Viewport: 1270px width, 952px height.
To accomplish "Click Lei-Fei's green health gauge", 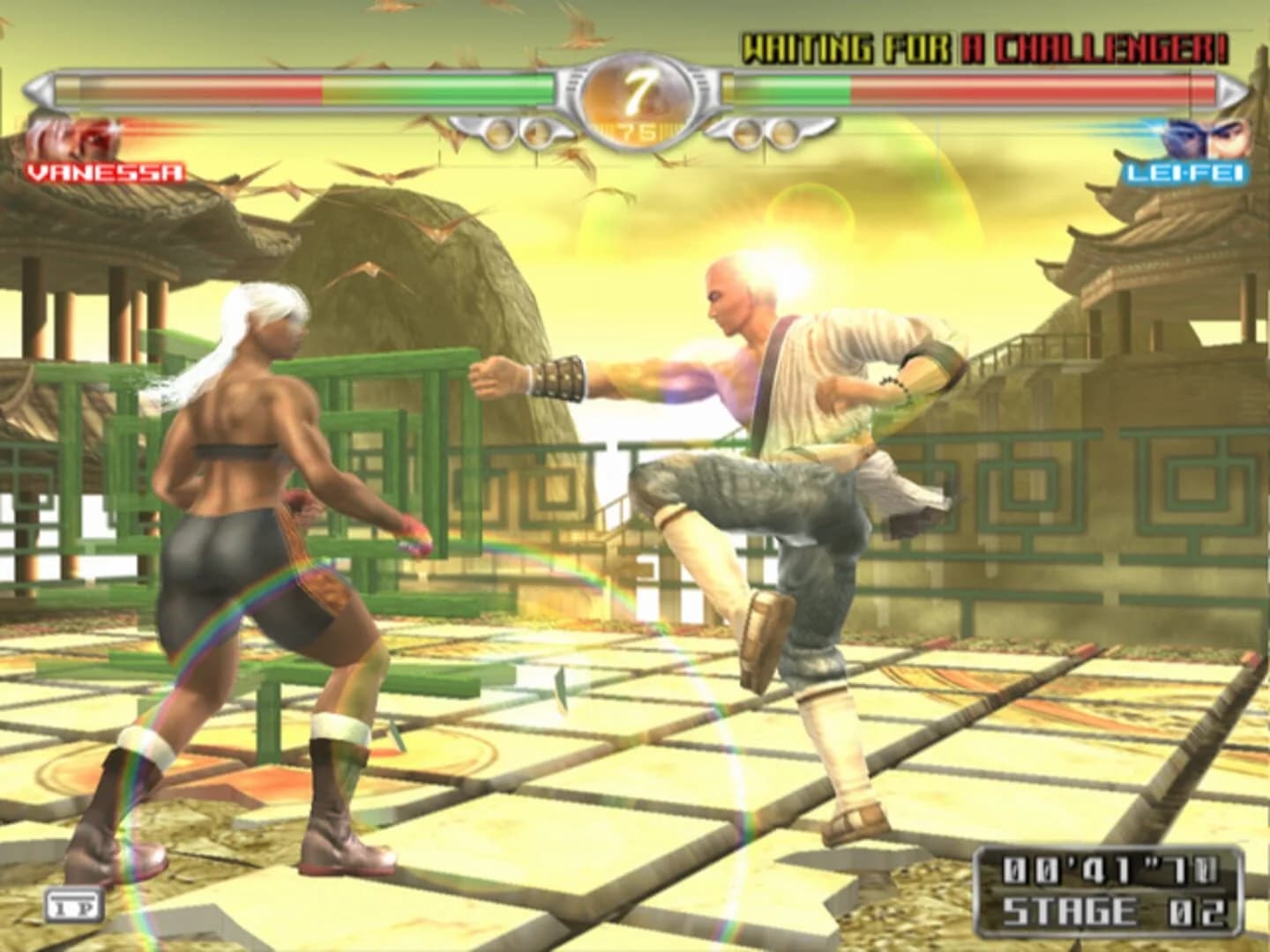I will pyautogui.click(x=794, y=88).
